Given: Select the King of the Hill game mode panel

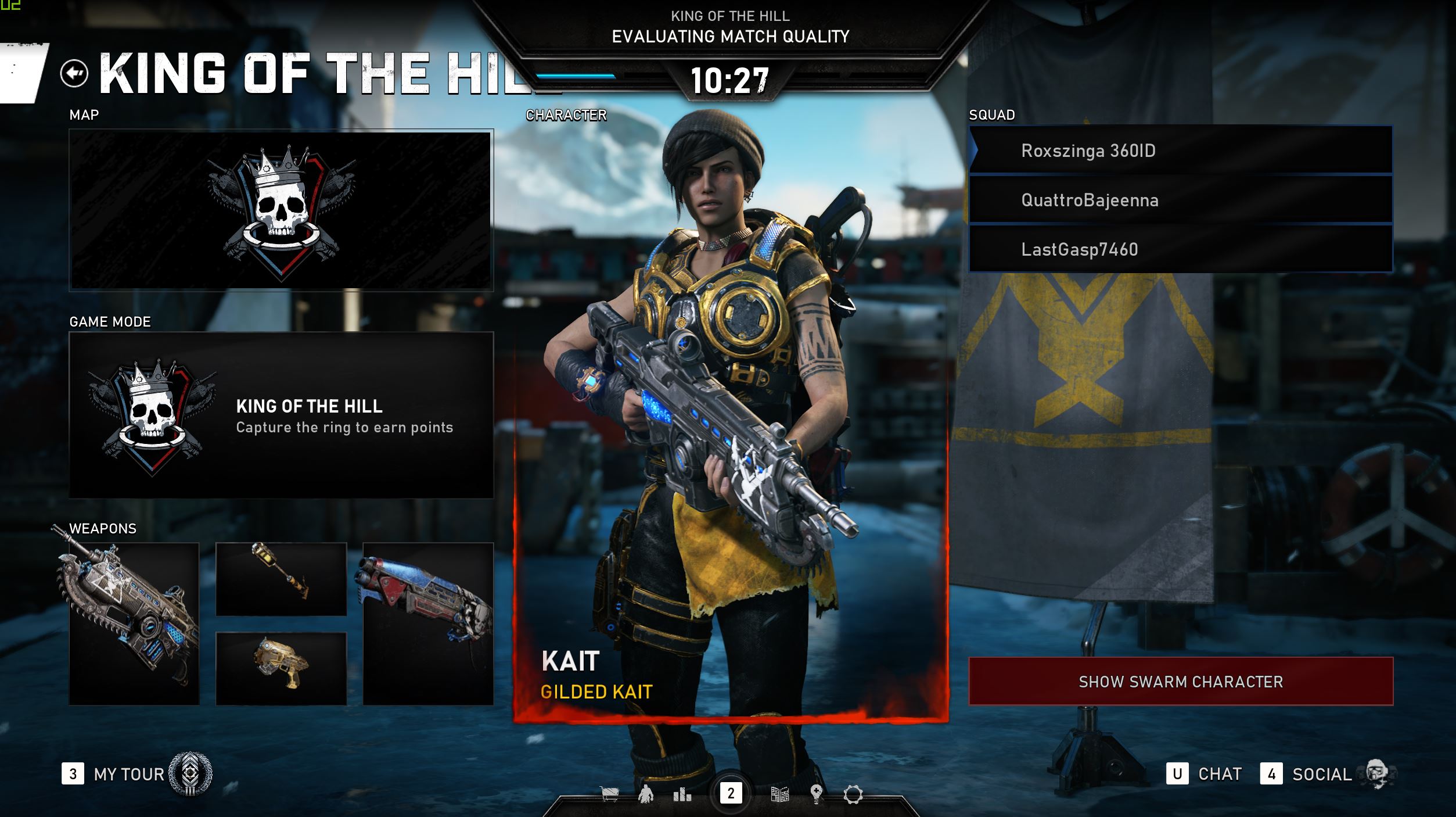Looking at the screenshot, I should [281, 415].
